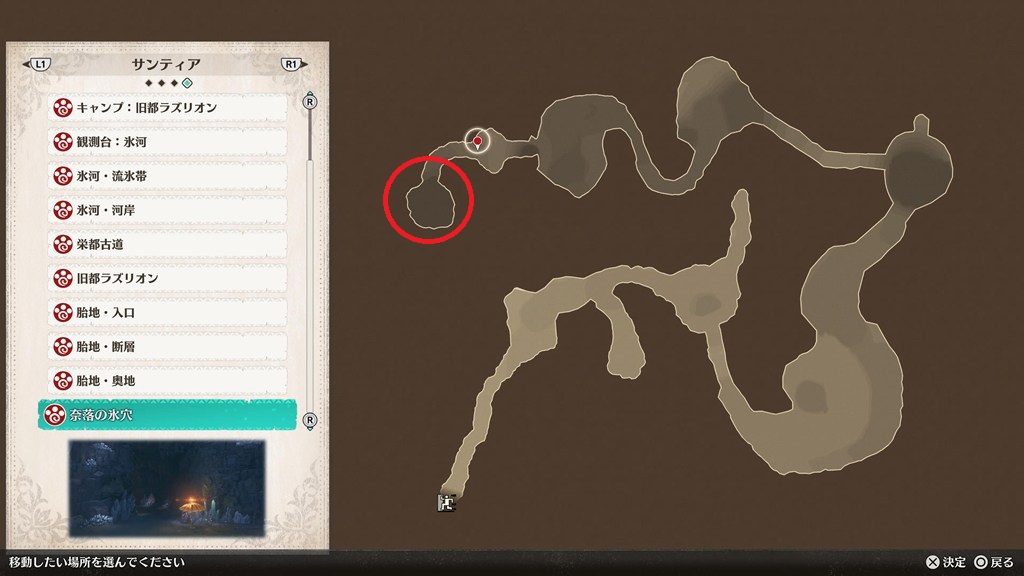Select 氷河・流氷帯 from the list

[167, 176]
